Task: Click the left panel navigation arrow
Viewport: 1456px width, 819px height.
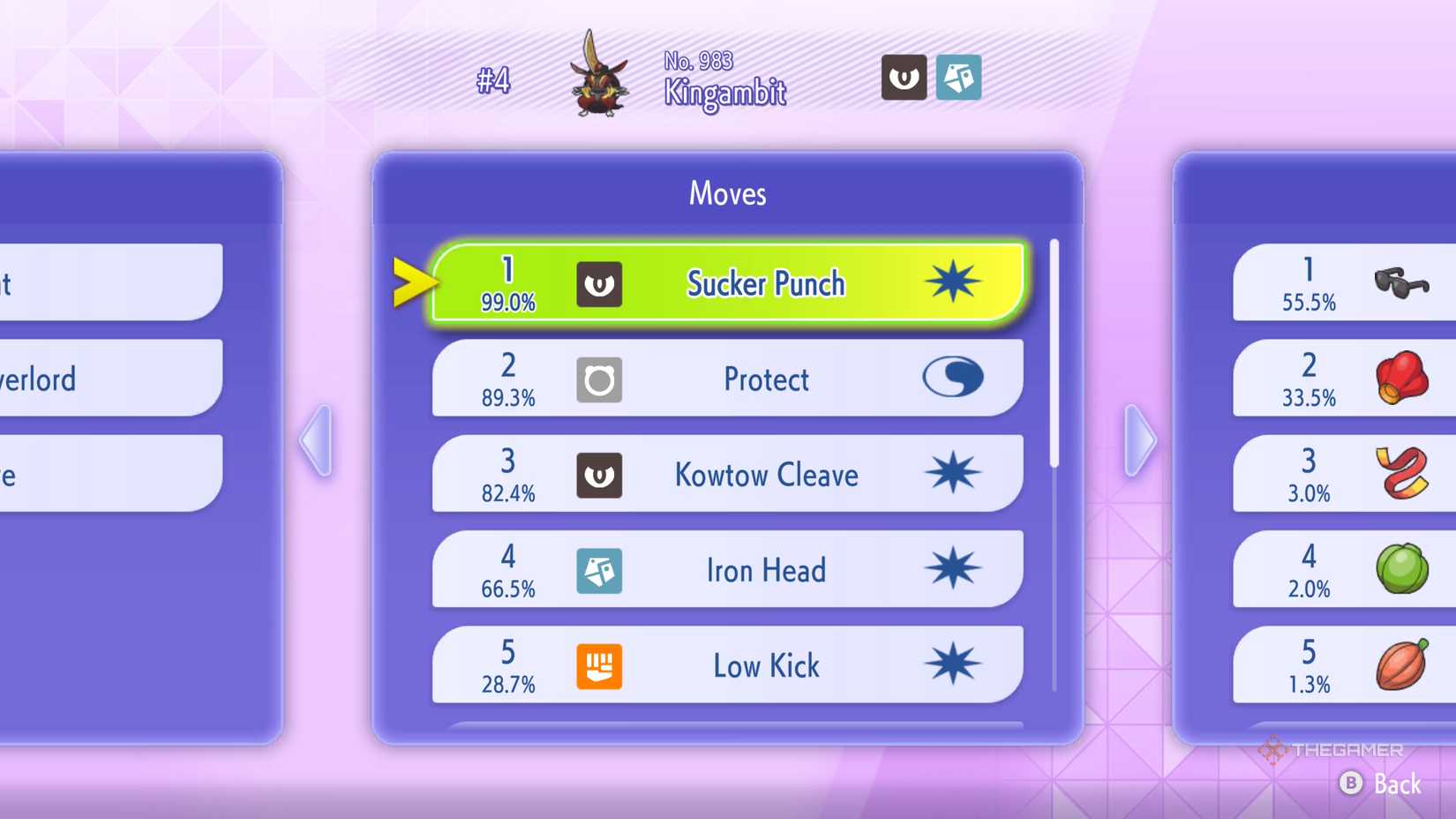Action: coord(316,439)
